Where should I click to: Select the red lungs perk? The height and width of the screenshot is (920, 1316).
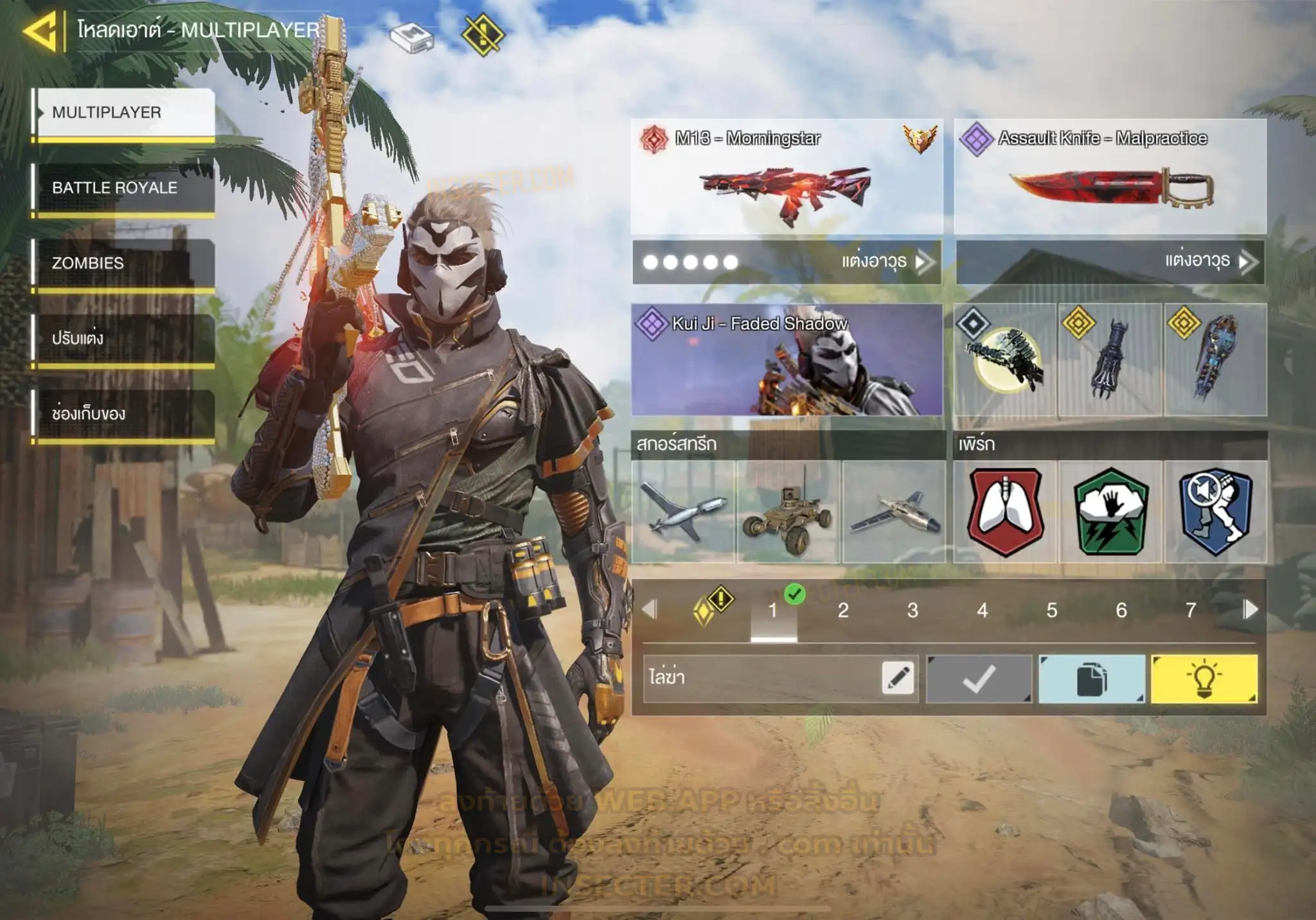coord(1005,512)
